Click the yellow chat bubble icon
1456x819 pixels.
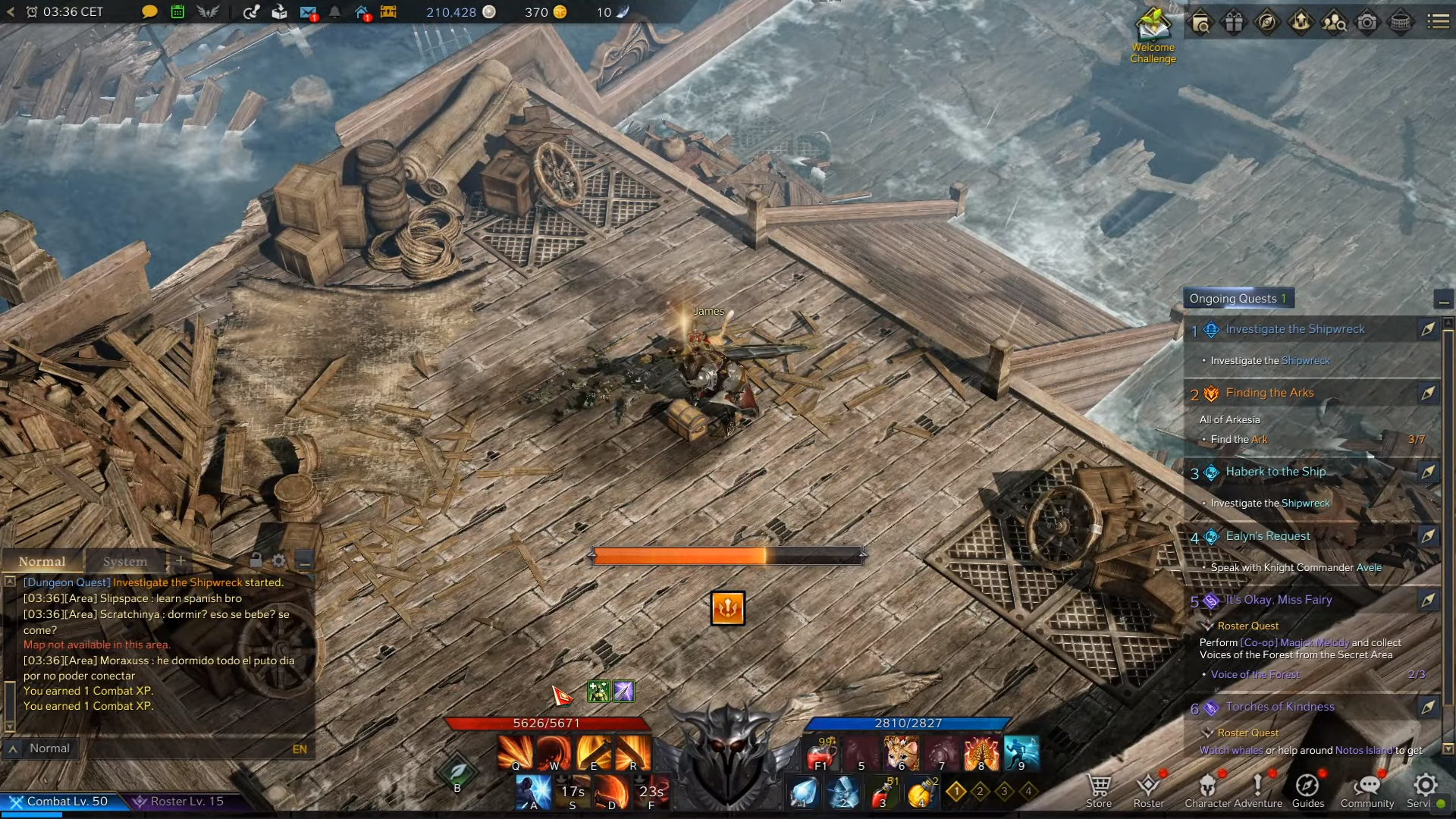point(149,12)
